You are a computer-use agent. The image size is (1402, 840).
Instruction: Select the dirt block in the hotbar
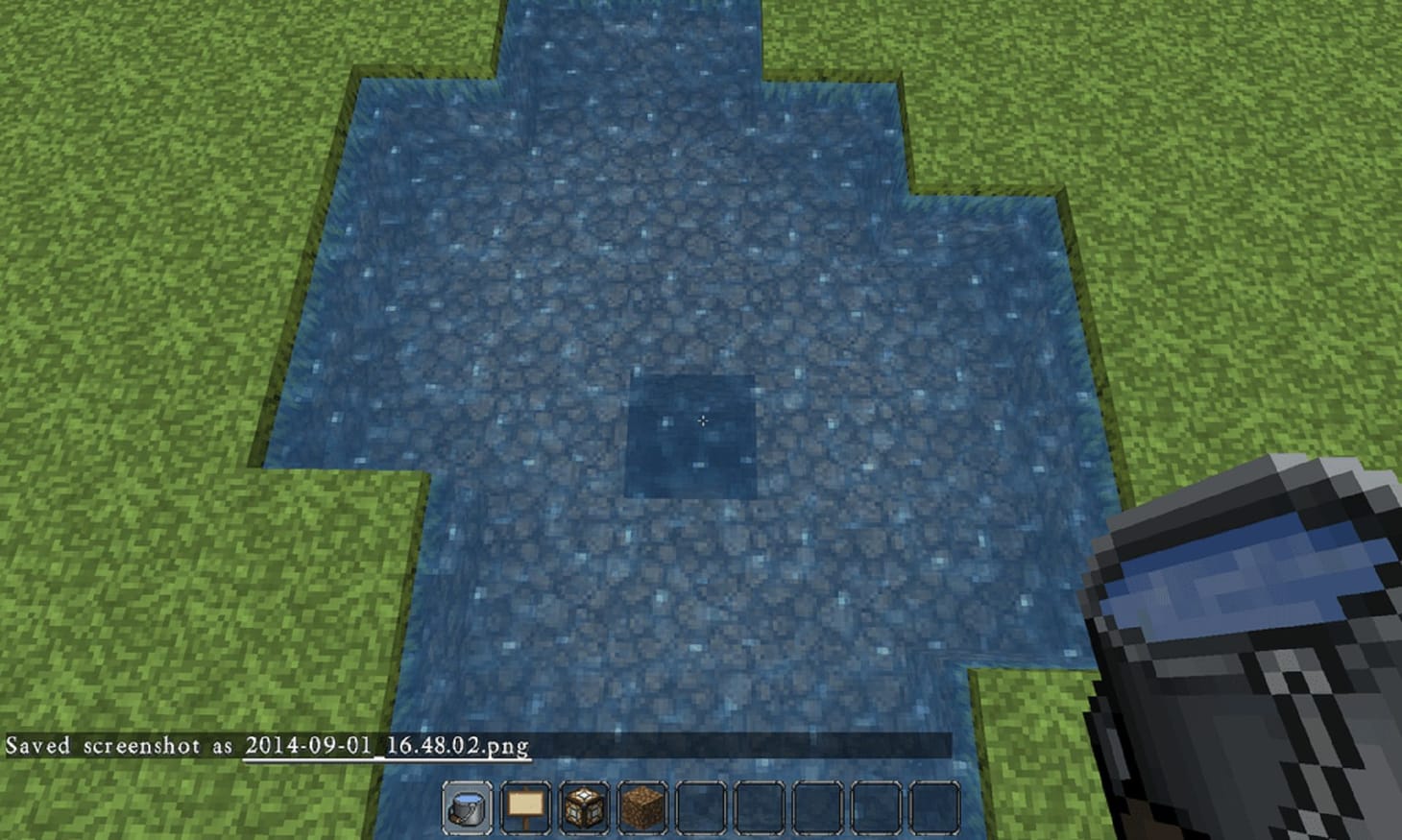(x=642, y=806)
